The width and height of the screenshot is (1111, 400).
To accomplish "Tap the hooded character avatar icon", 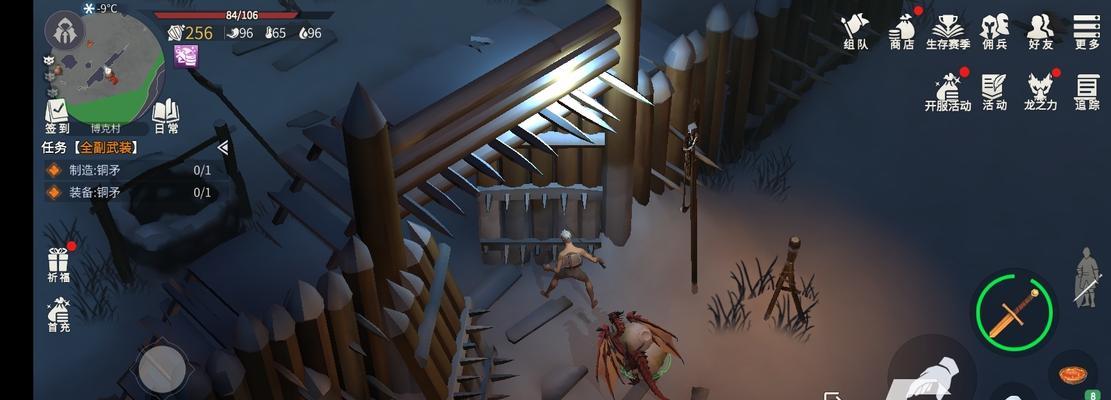I will 63,31.
